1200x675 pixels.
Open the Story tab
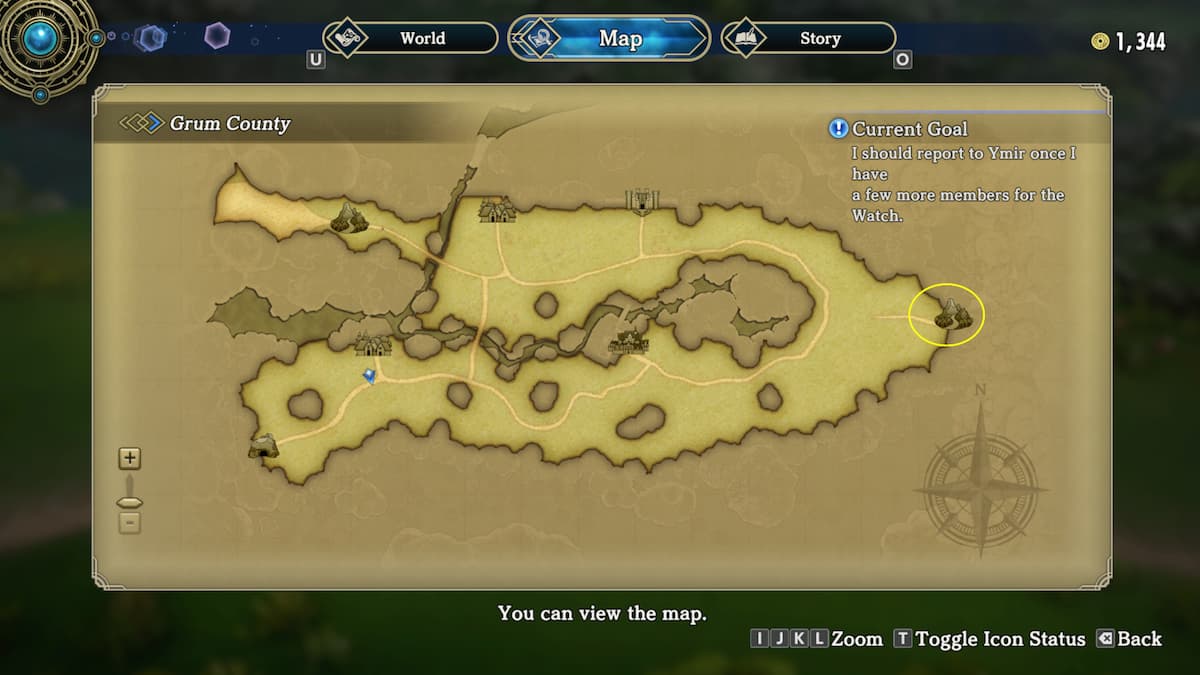pyautogui.click(x=808, y=39)
